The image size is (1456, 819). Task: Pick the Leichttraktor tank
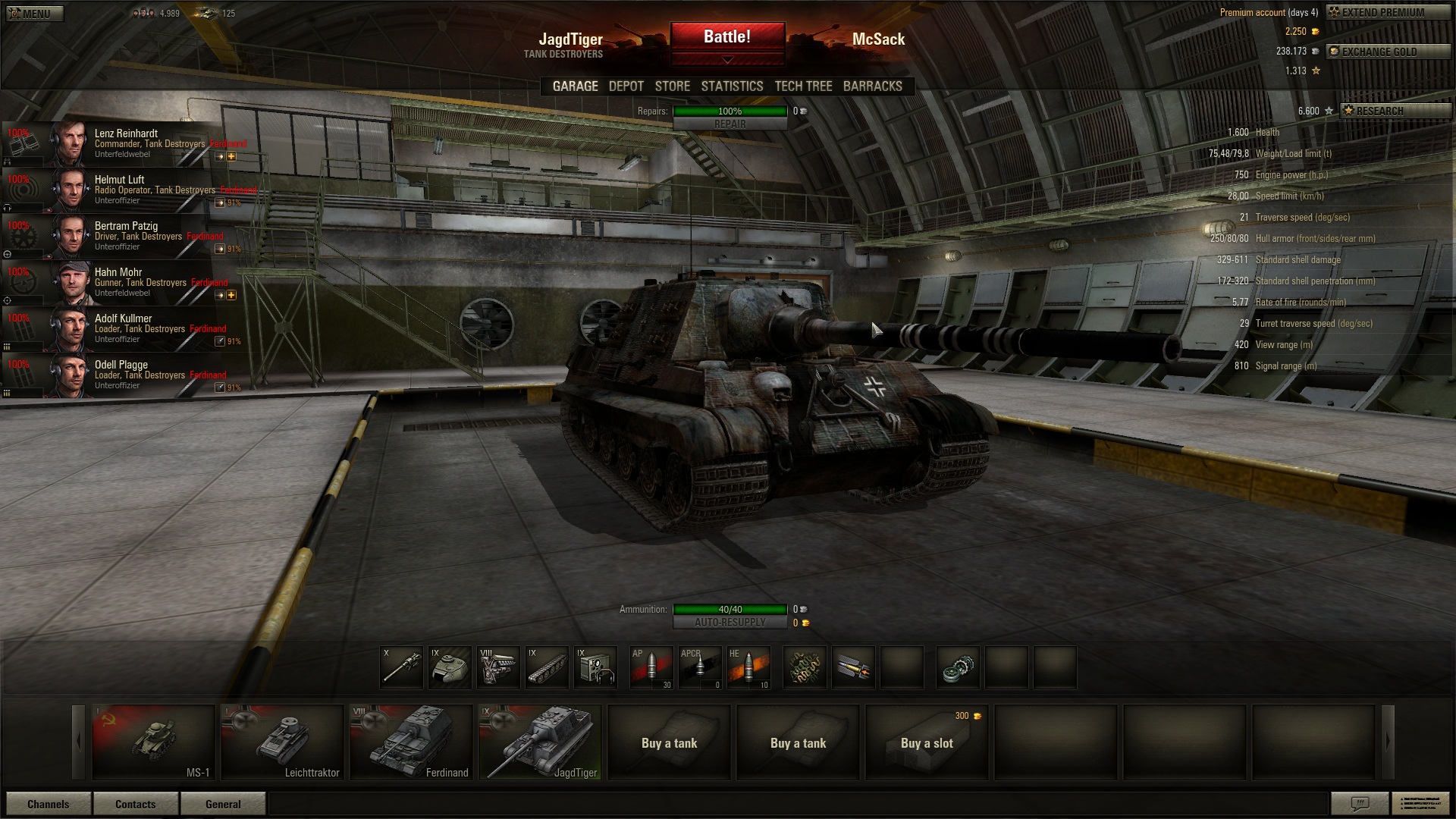tap(282, 742)
